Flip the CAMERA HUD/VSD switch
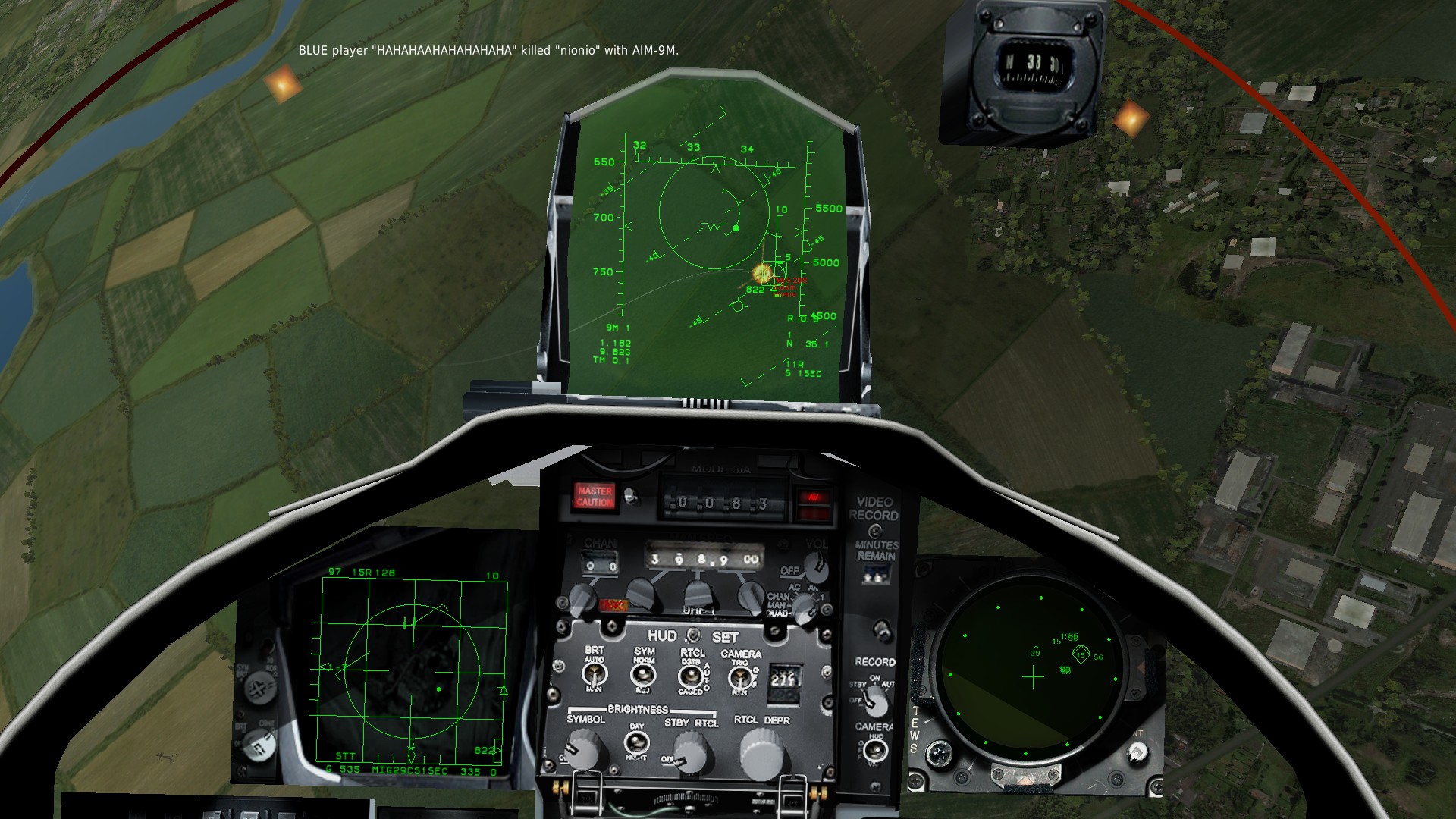1456x819 pixels. pyautogui.click(x=875, y=750)
